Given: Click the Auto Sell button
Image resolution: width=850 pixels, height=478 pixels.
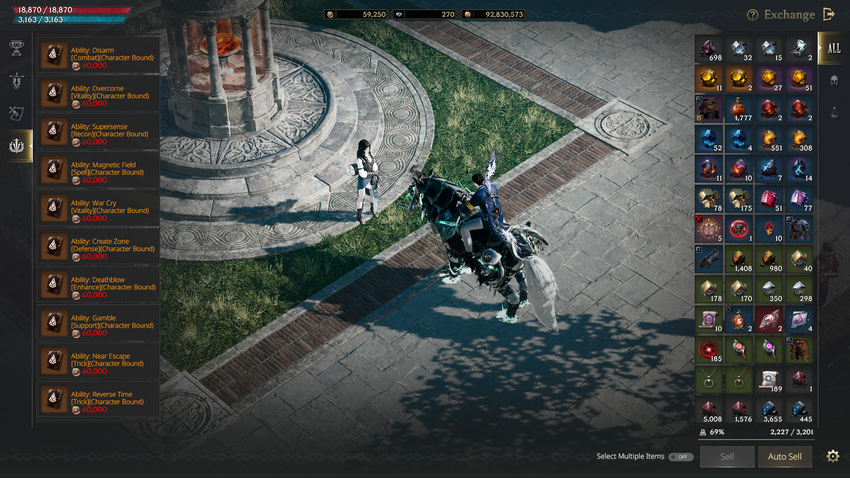Looking at the screenshot, I should pyautogui.click(x=784, y=457).
